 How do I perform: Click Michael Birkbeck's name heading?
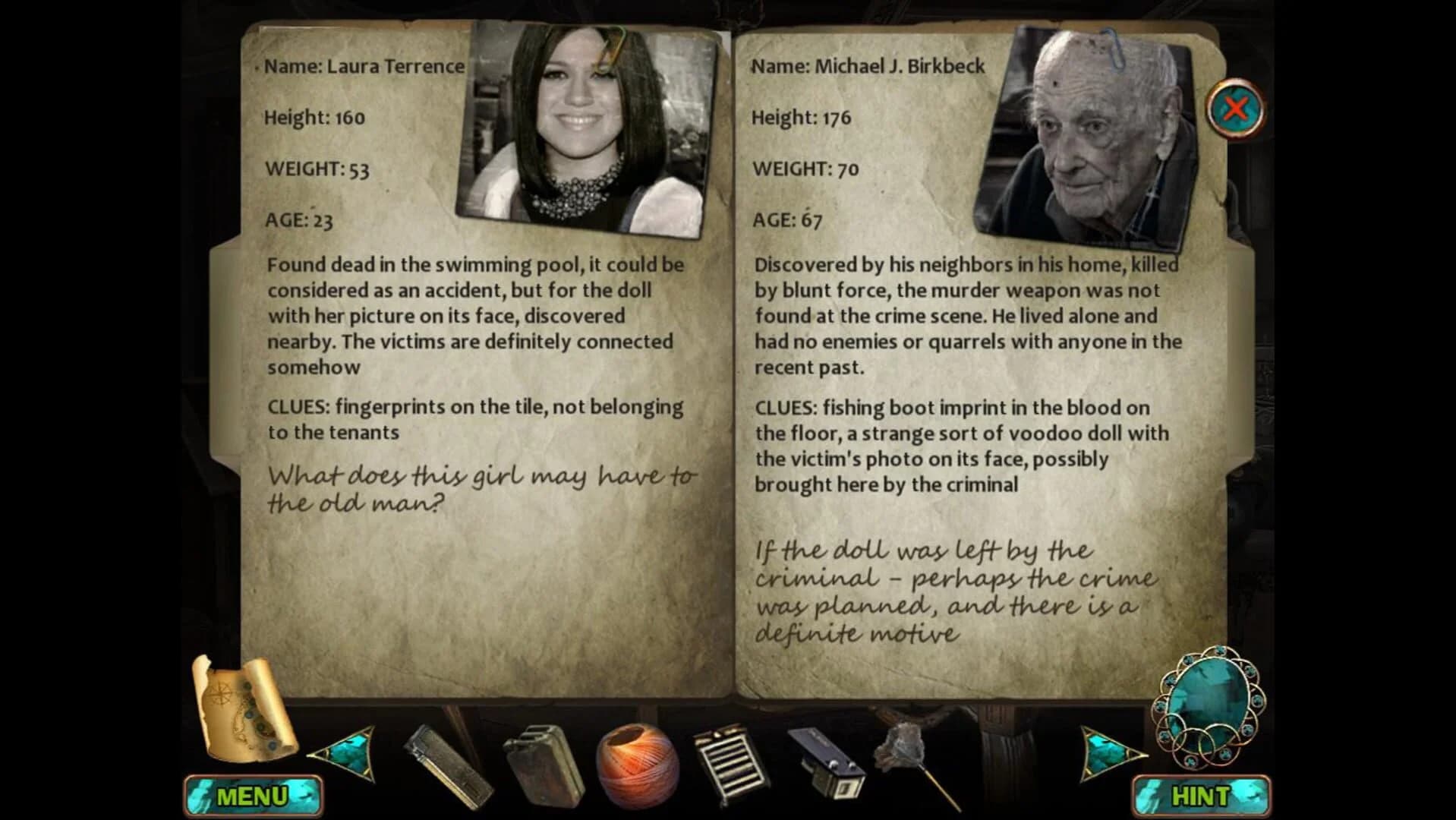click(x=868, y=66)
